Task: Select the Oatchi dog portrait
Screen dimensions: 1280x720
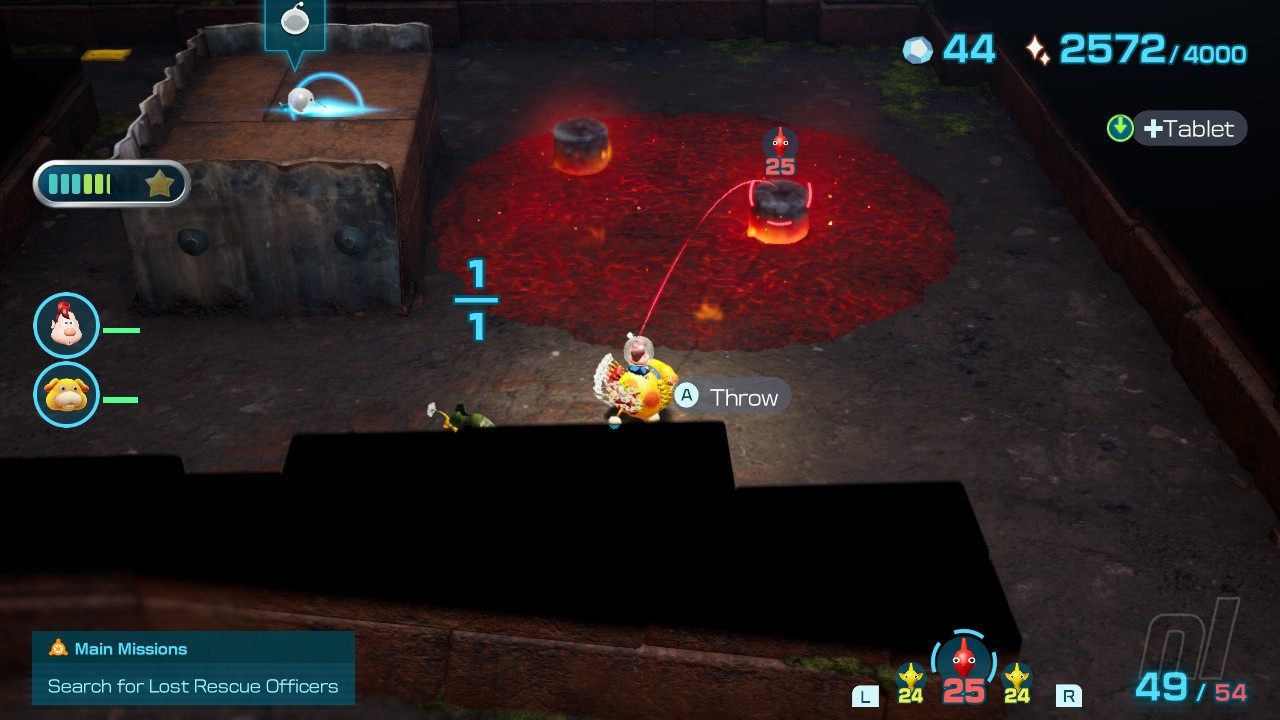Action: (66, 395)
